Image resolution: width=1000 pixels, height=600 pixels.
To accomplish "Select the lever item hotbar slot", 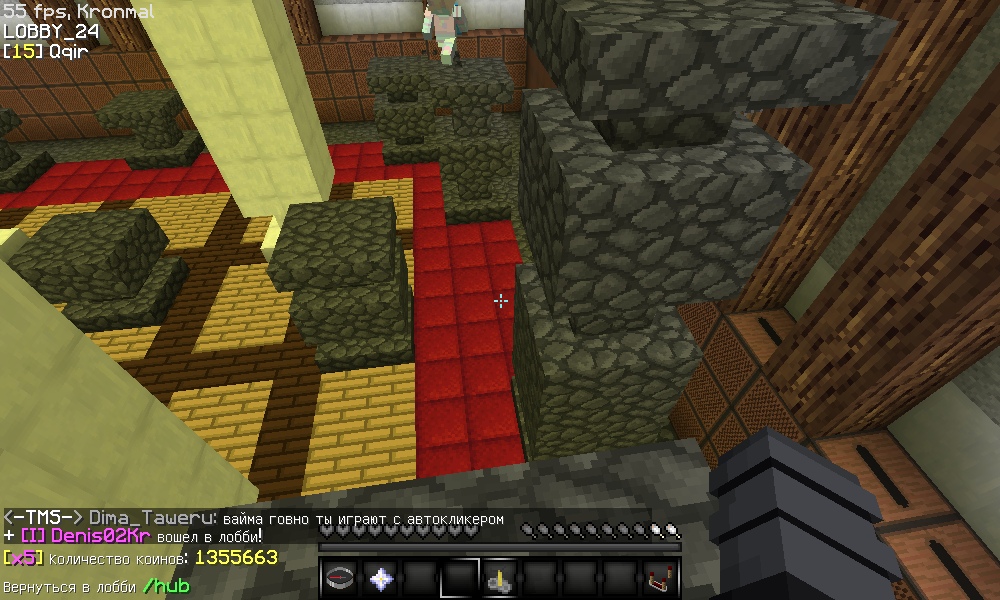I will click(500, 578).
